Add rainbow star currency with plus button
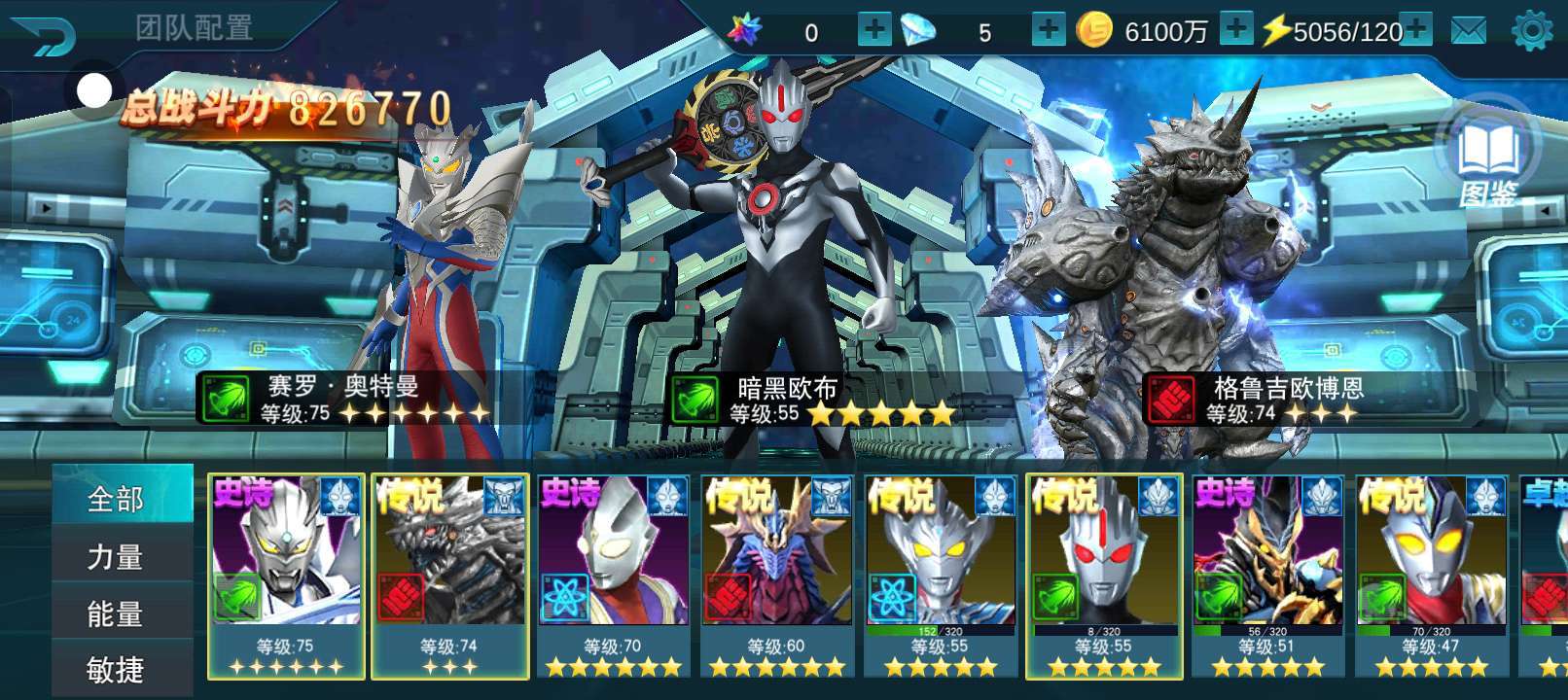 click(873, 29)
